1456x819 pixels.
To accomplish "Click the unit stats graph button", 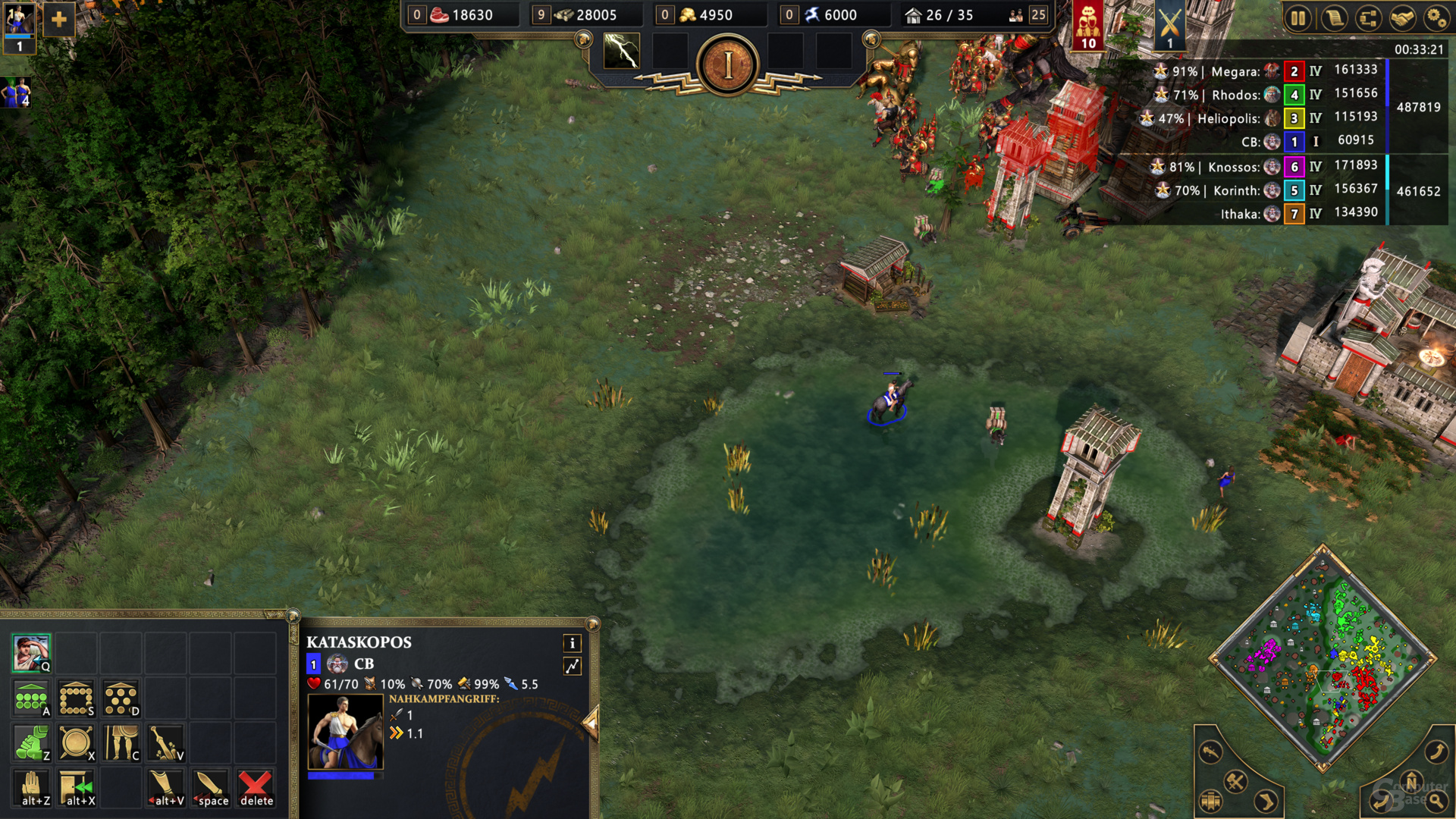I will pyautogui.click(x=573, y=666).
